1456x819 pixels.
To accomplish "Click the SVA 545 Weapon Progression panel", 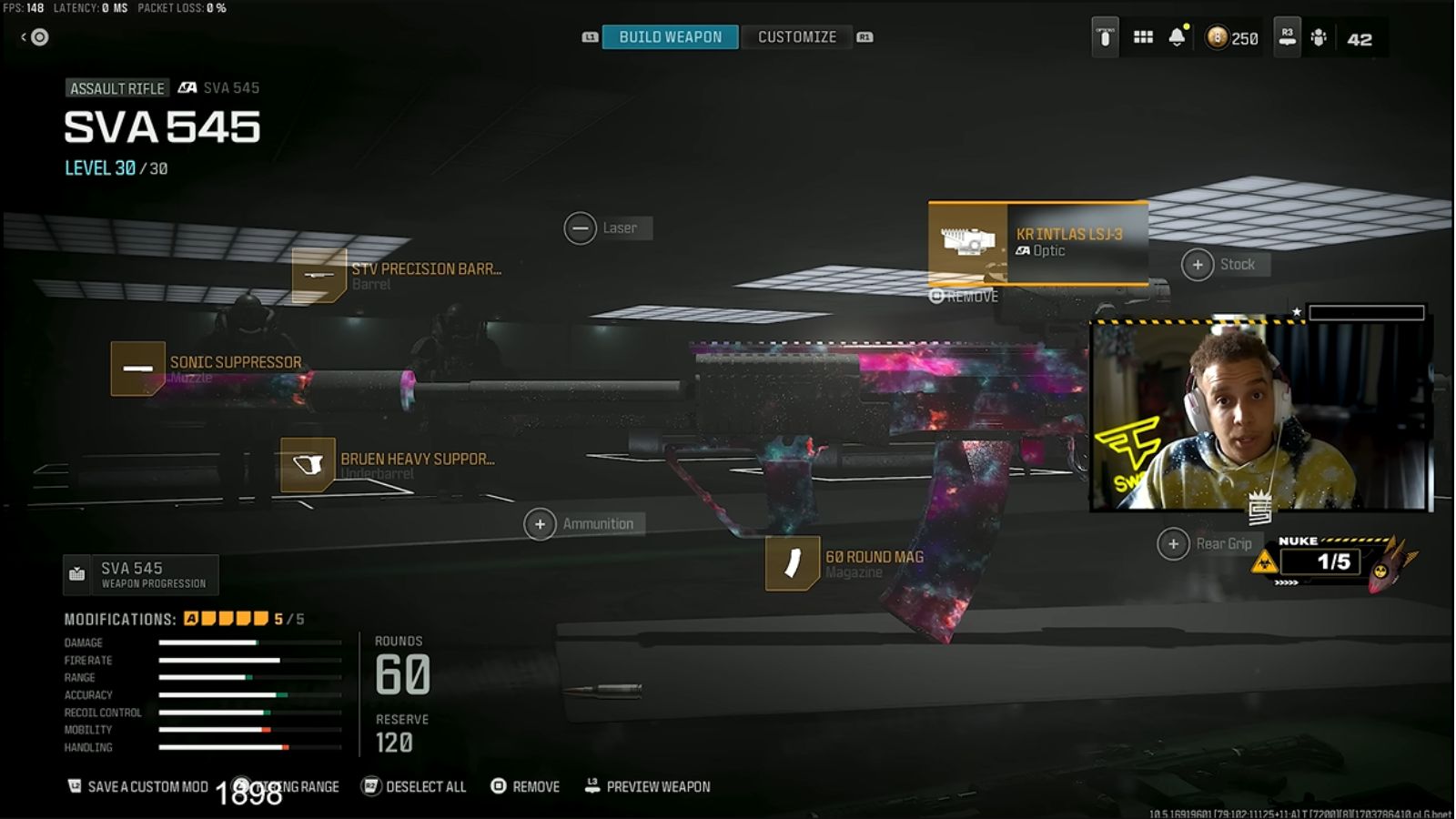I will coord(141,574).
